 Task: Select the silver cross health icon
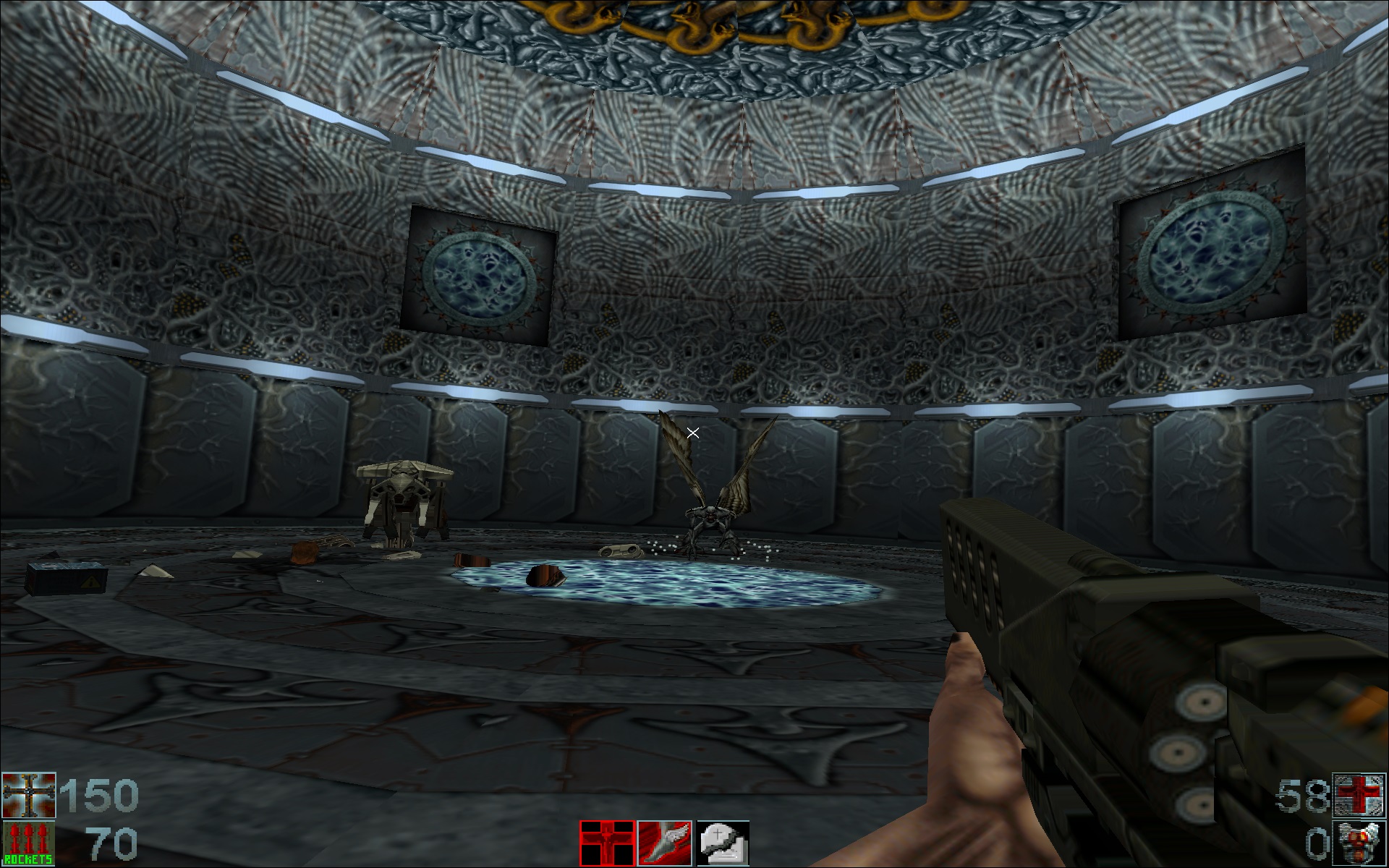point(27,793)
